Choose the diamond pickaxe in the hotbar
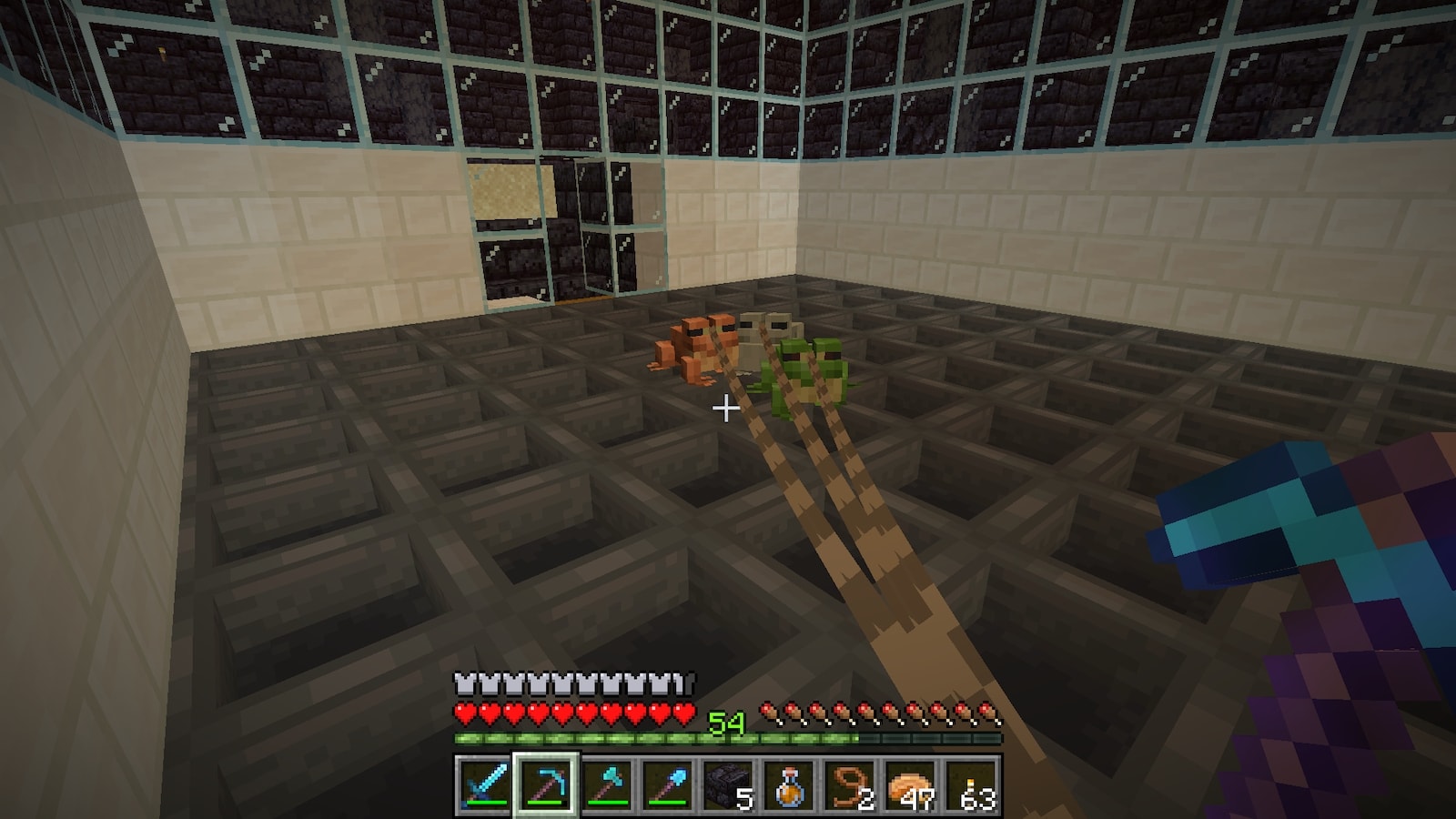Screen dimensions: 1456x819 (x=544, y=784)
